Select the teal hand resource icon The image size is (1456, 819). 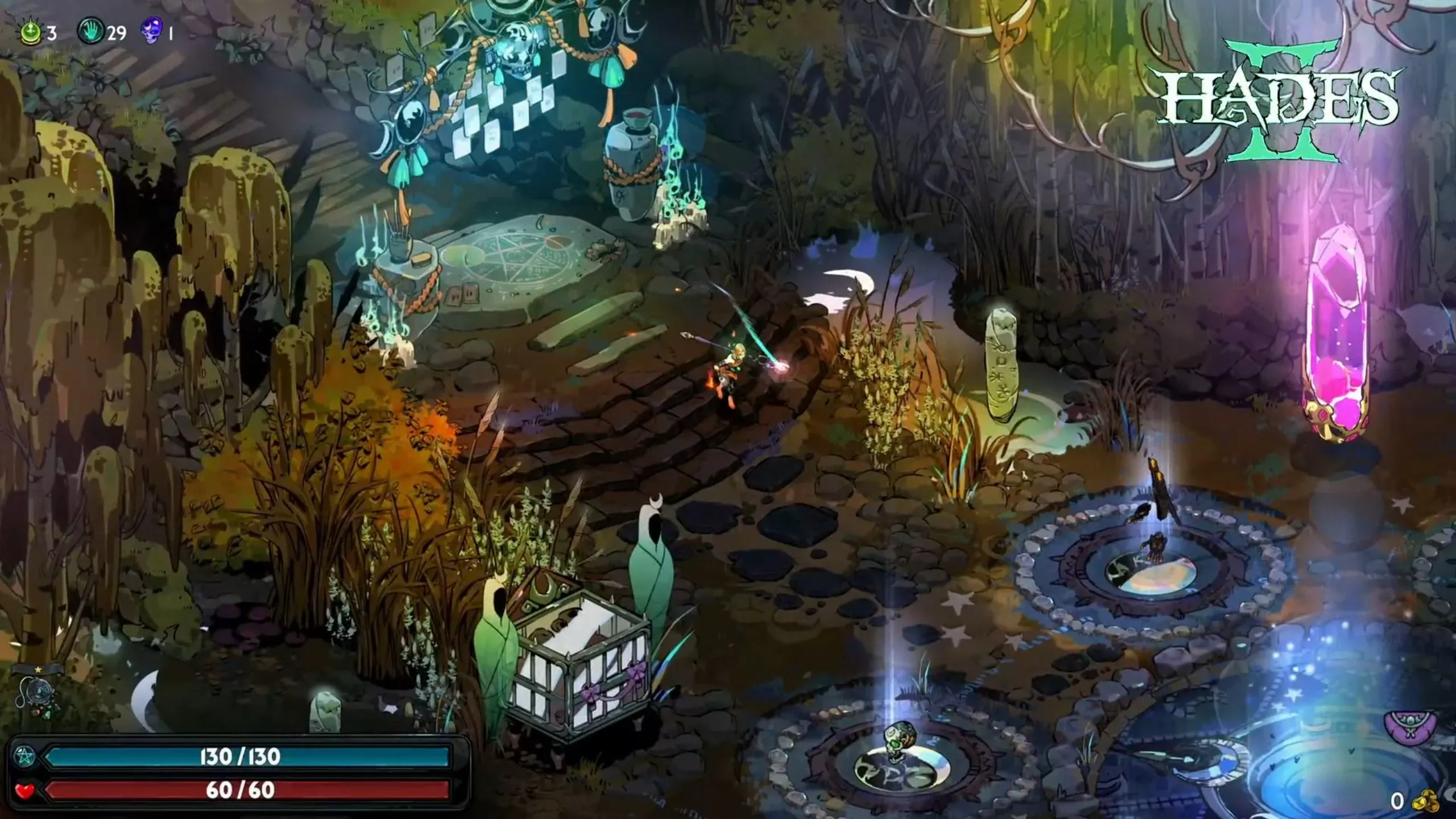point(90,32)
